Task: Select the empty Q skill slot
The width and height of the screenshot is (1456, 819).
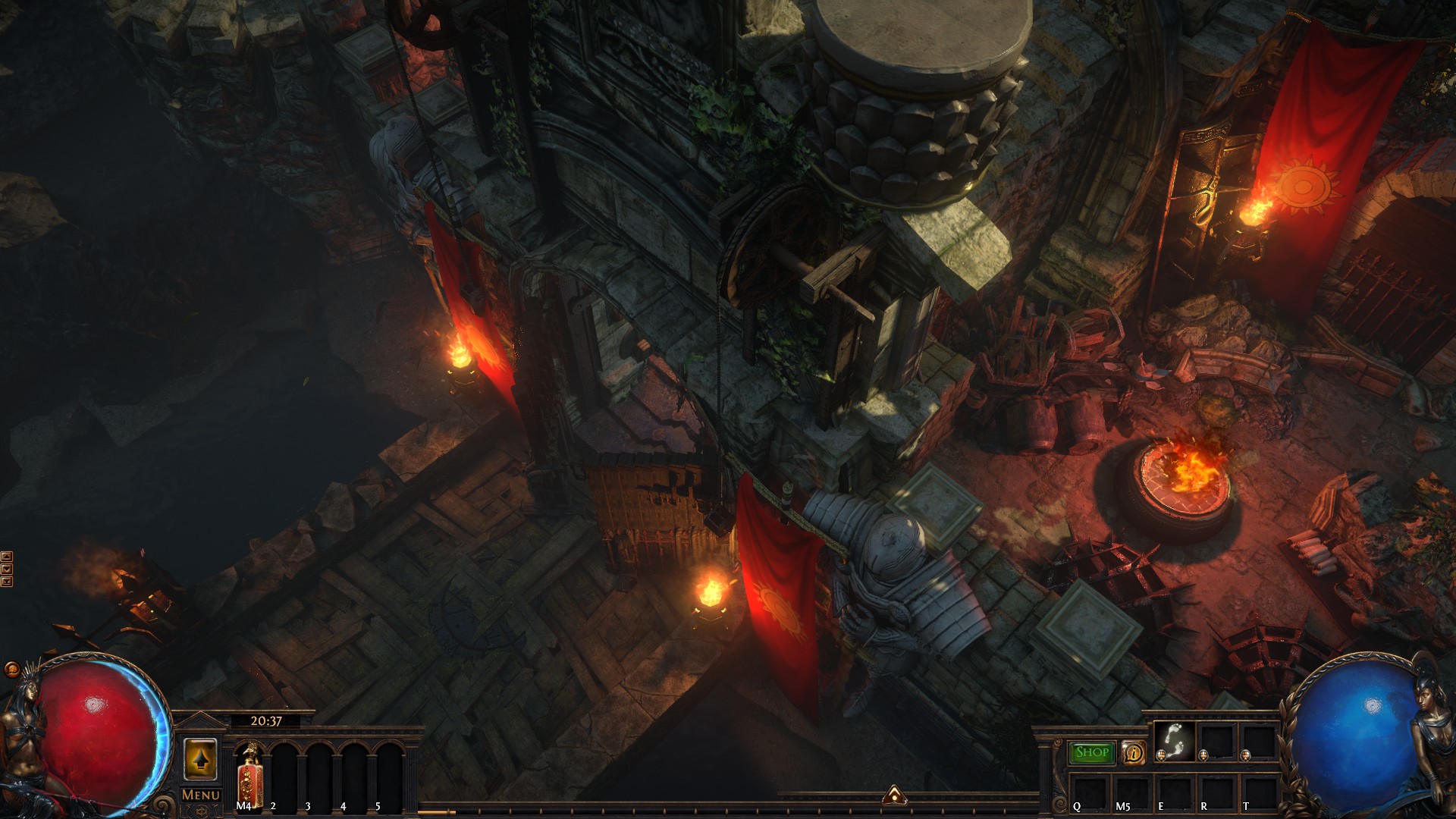Action: 1090,792
